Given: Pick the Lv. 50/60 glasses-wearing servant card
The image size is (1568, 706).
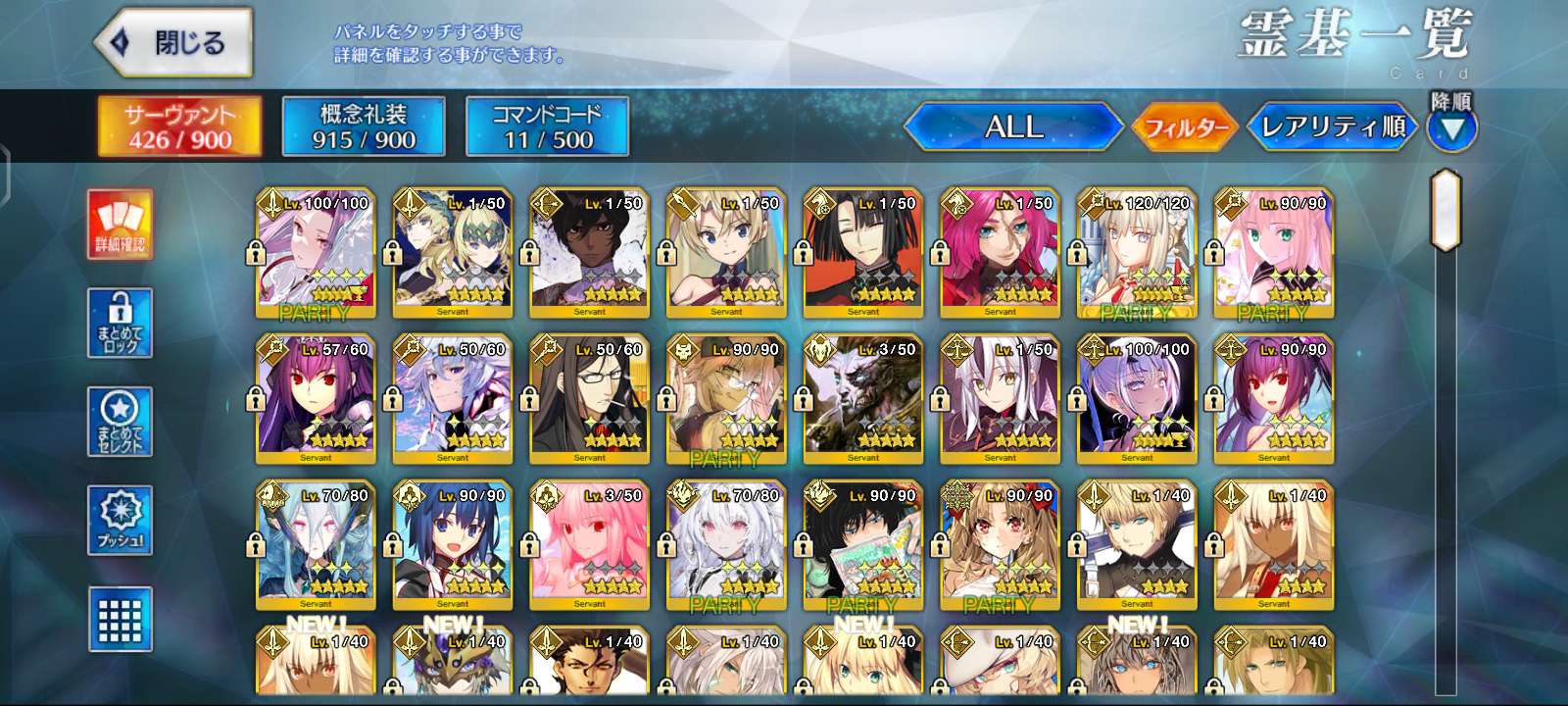Looking at the screenshot, I should (x=589, y=399).
